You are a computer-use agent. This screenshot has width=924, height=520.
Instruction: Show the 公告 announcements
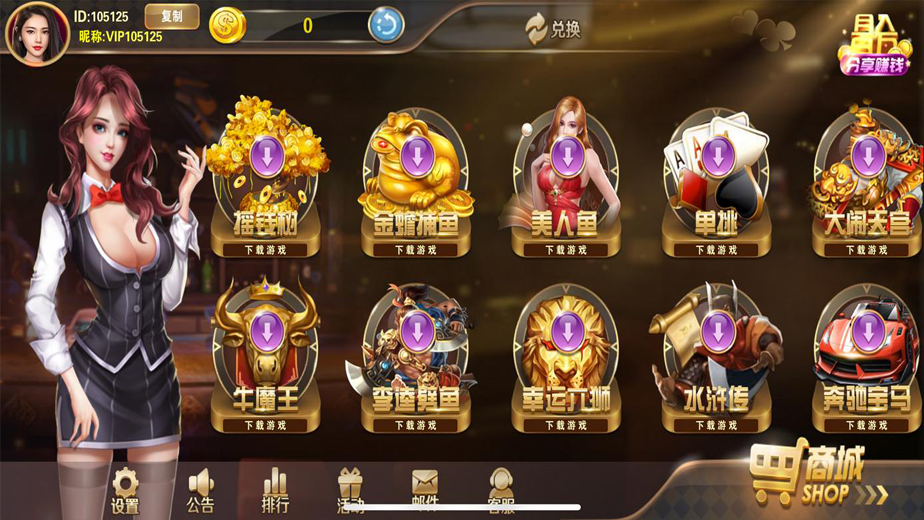click(x=201, y=491)
